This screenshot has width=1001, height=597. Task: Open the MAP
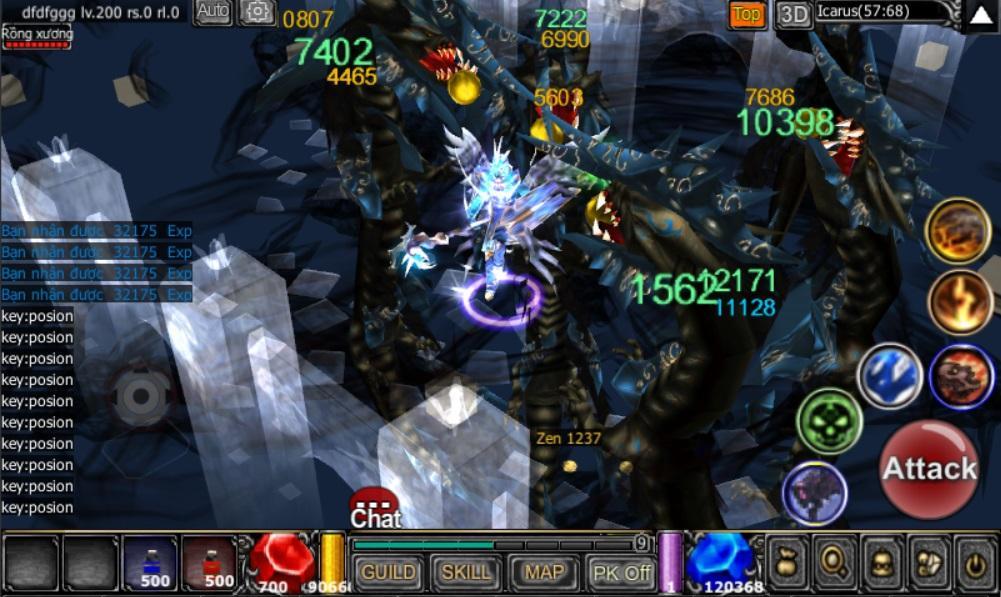[x=544, y=572]
